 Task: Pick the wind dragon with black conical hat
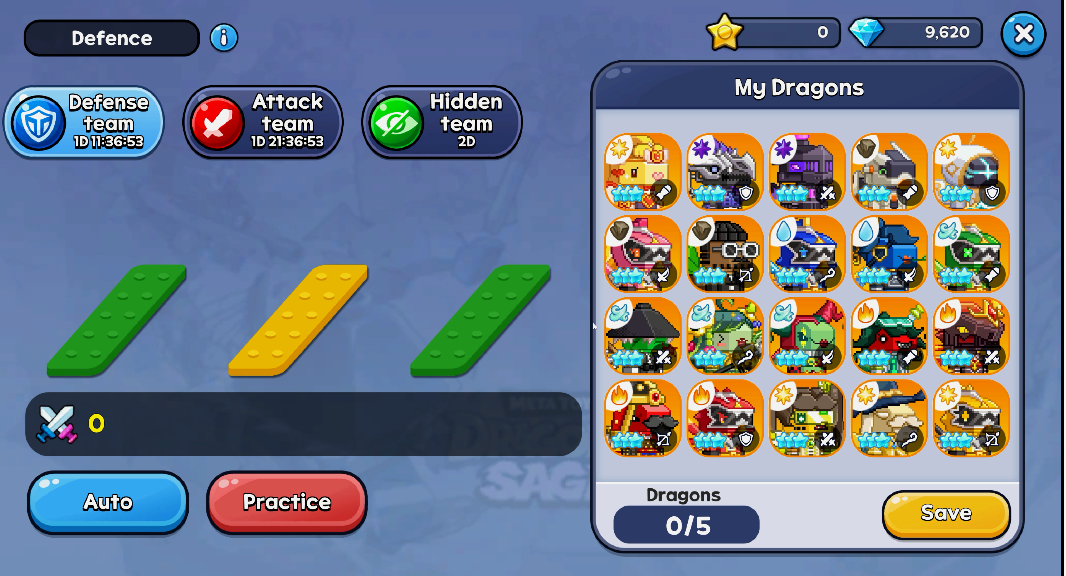(x=642, y=335)
